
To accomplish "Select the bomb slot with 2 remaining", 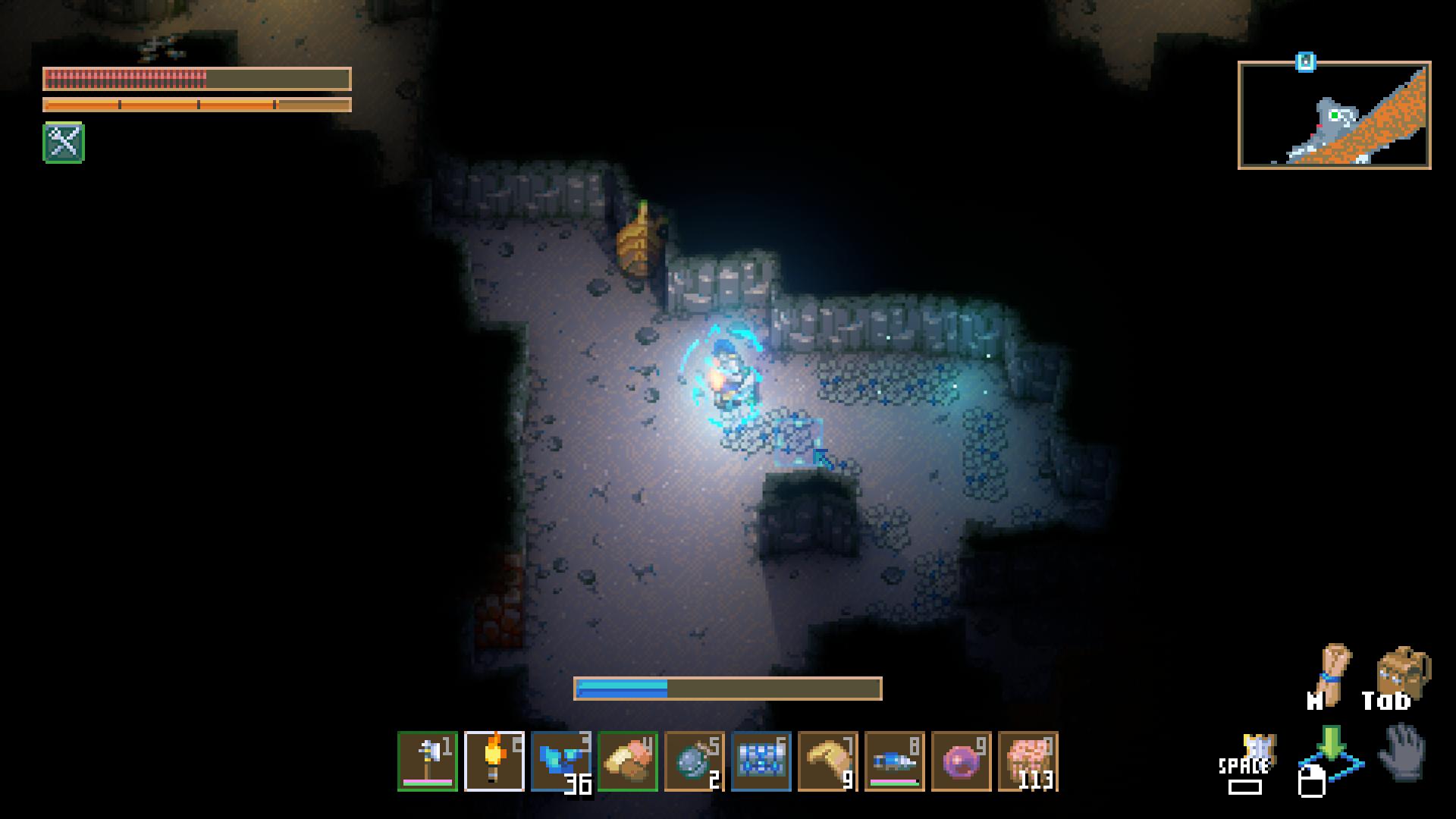I will click(x=695, y=761).
